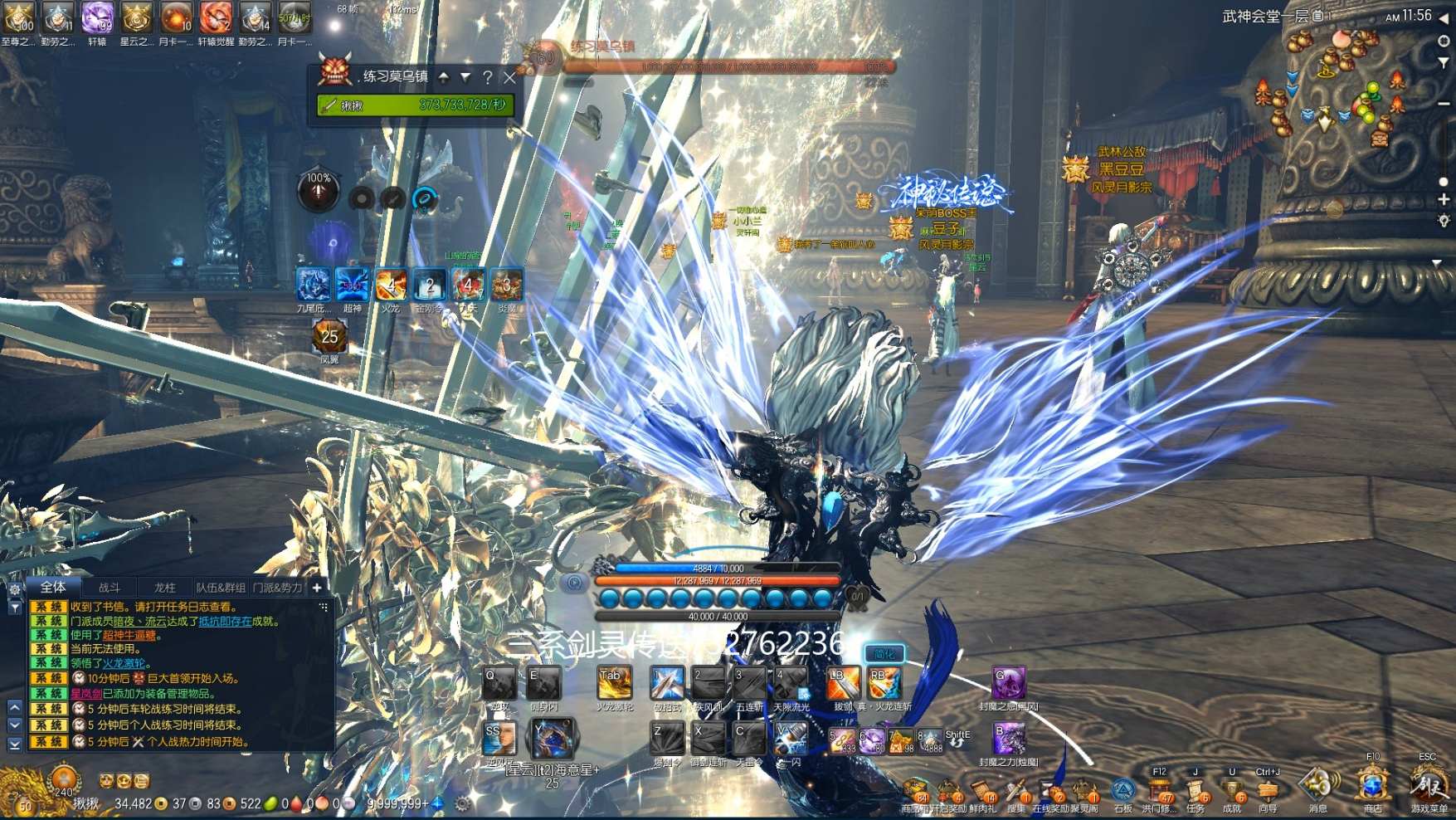
Task: Zoom in the minimap with plus button
Action: (x=1444, y=199)
